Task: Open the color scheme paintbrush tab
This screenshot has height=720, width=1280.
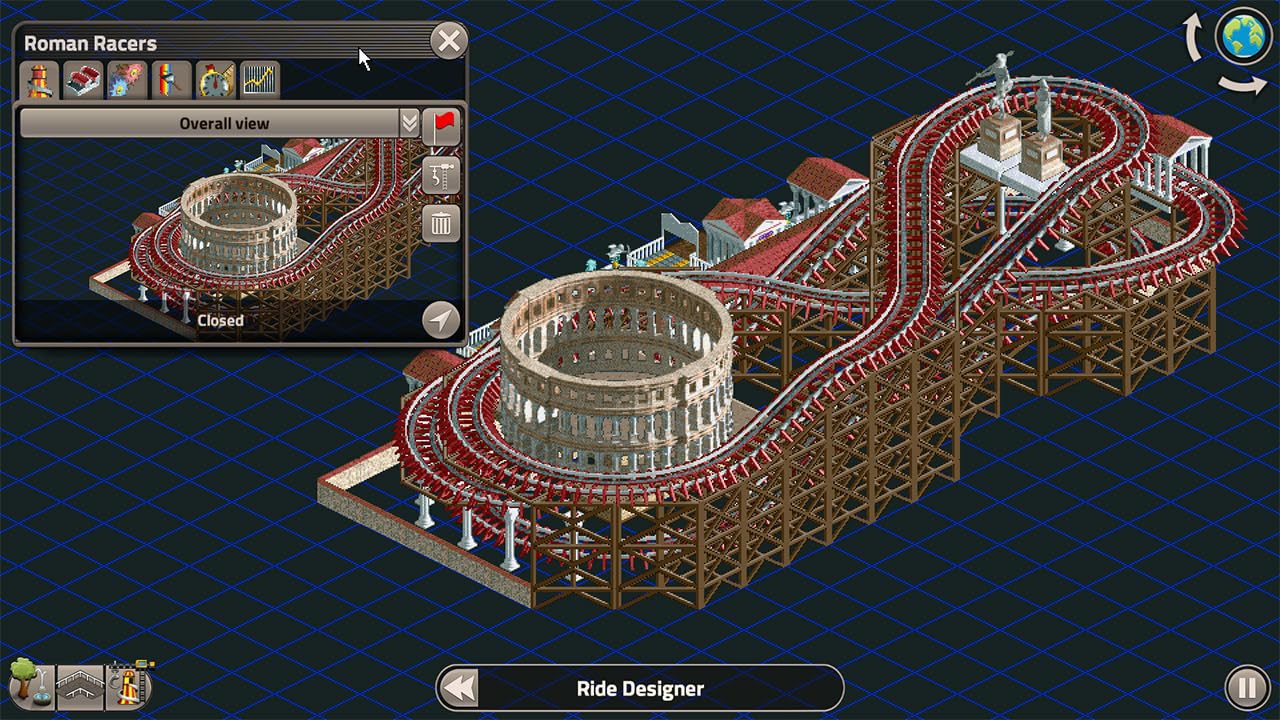Action: pos(170,78)
